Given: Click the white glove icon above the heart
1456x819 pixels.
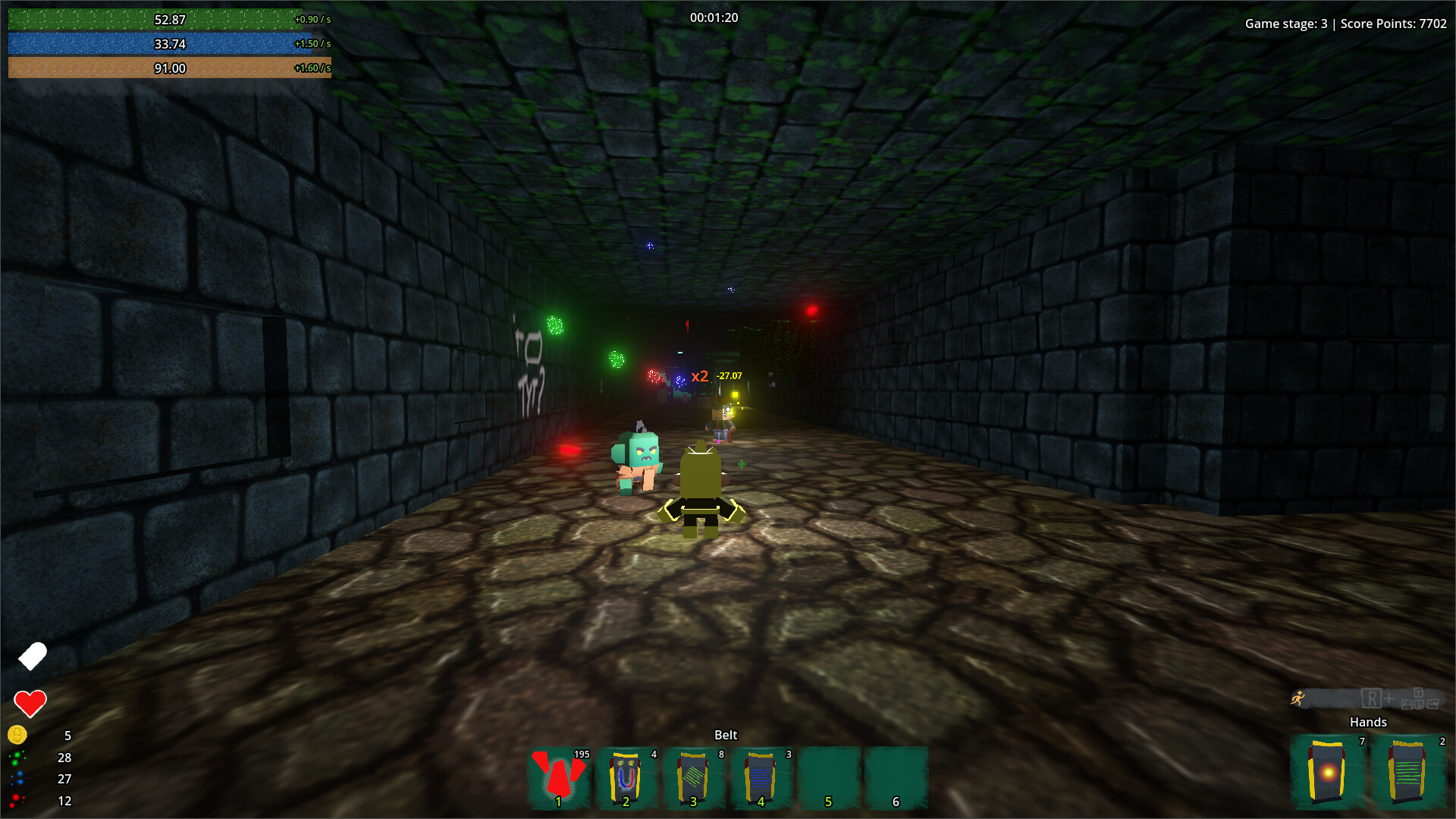Looking at the screenshot, I should coord(32,656).
